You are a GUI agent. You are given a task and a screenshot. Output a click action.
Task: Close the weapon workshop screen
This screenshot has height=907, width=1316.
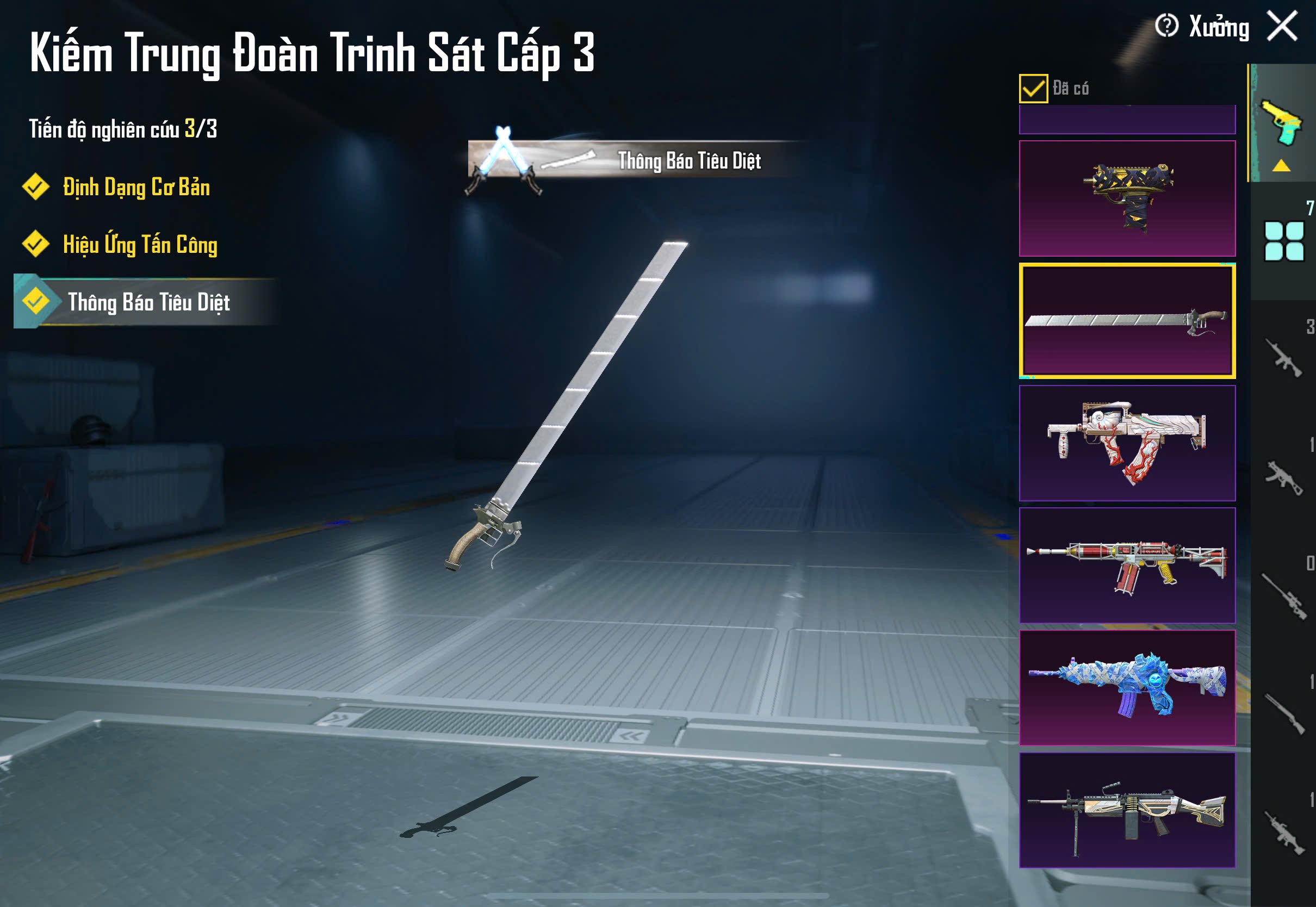[1282, 26]
